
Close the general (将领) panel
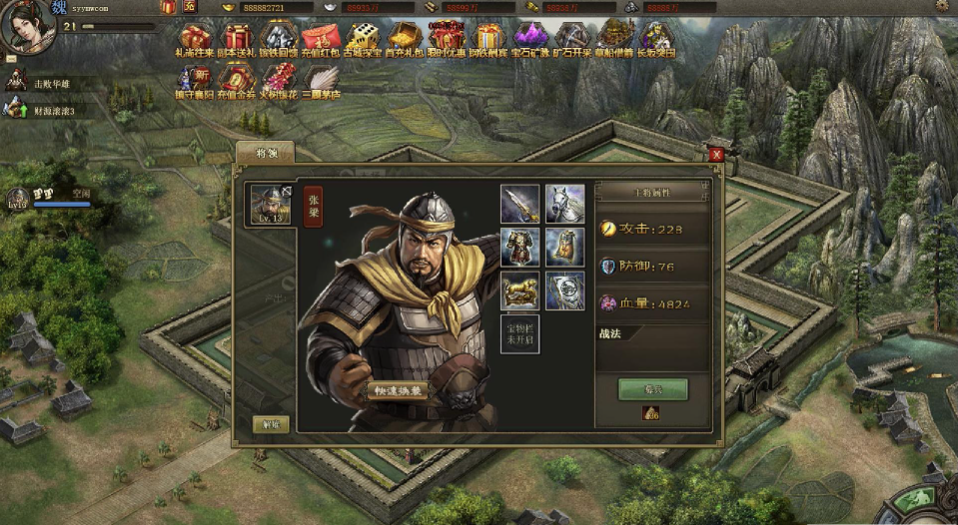716,154
